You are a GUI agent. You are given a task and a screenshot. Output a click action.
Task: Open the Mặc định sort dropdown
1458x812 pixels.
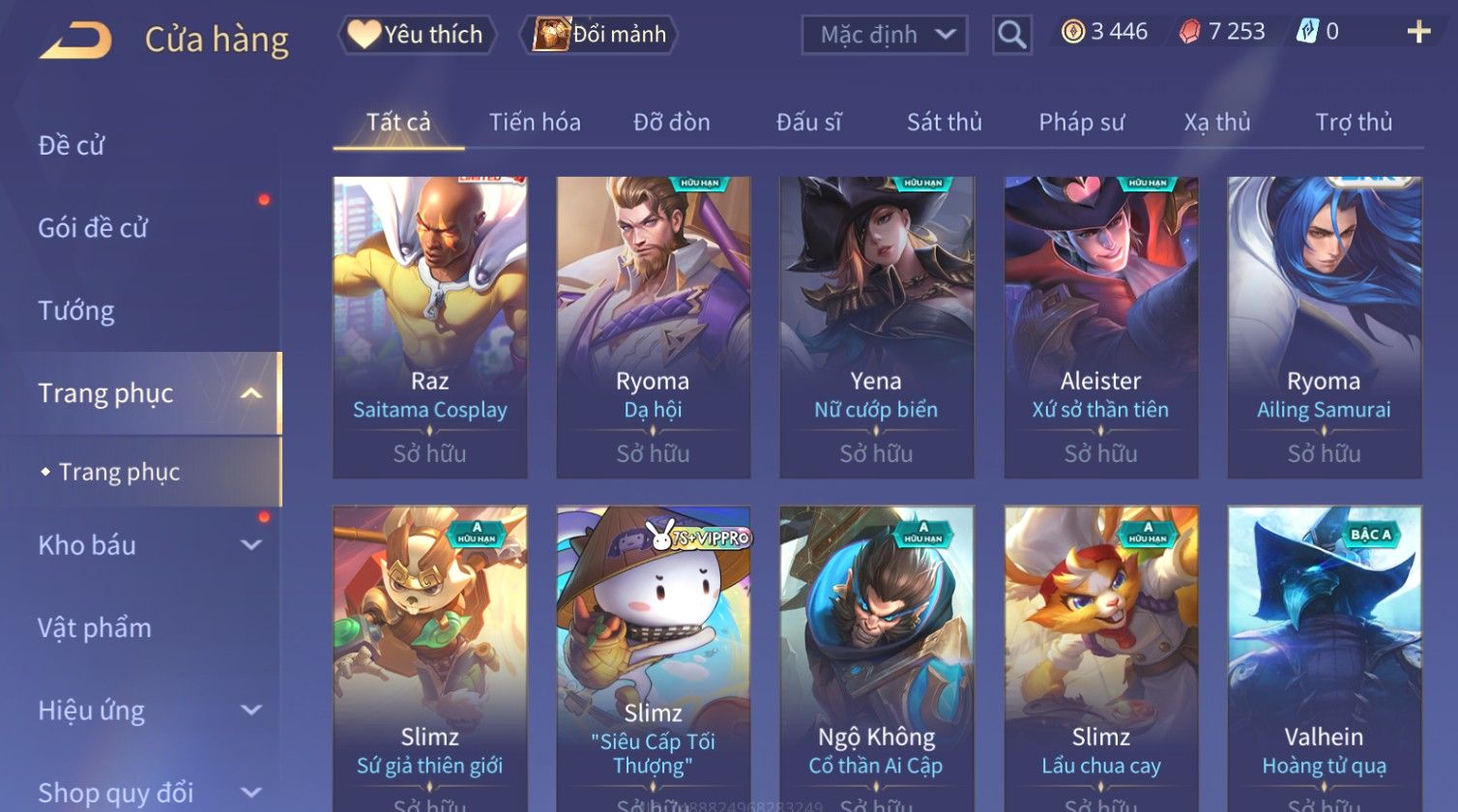click(885, 35)
